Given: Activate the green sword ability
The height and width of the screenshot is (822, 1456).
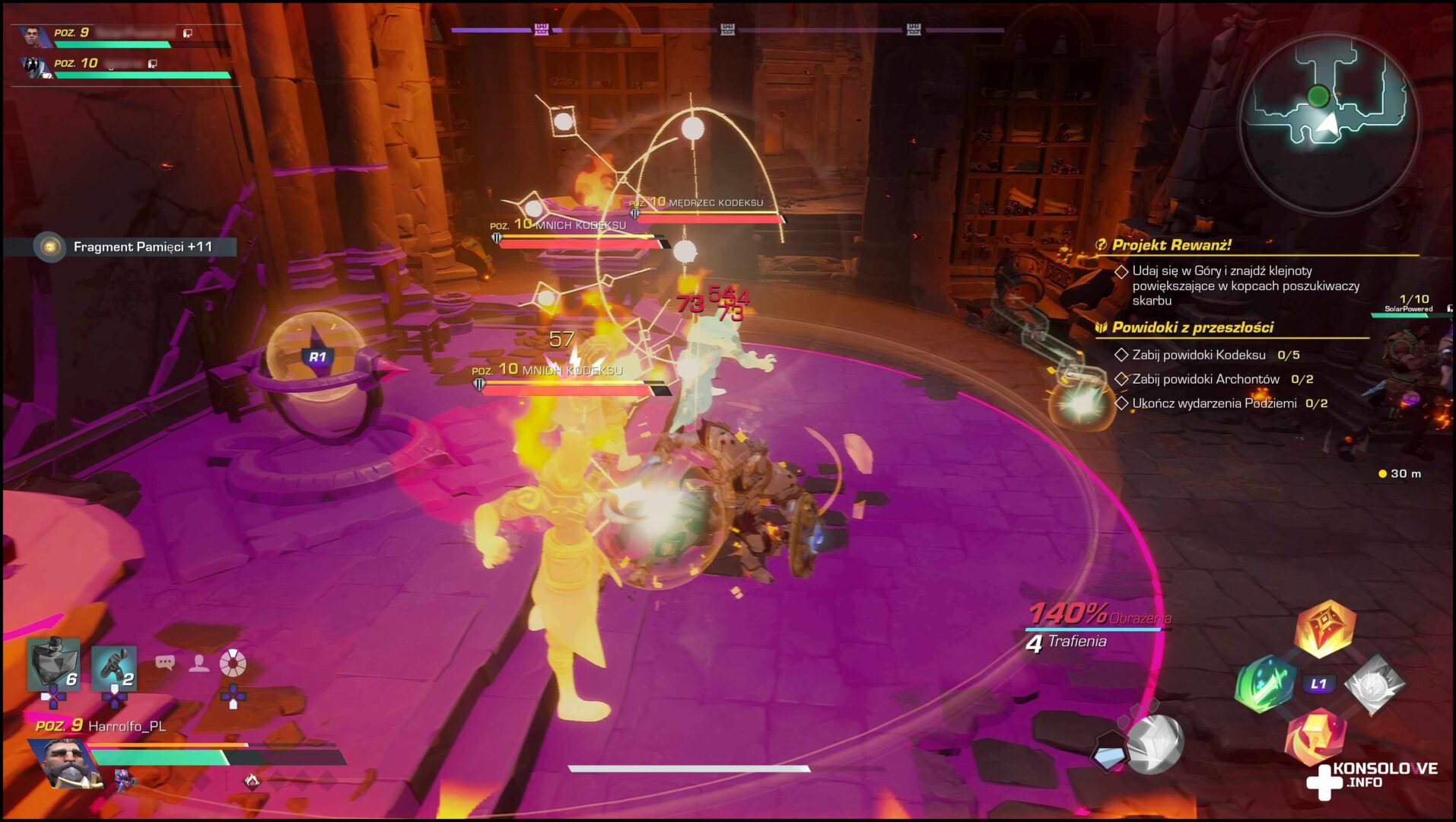Looking at the screenshot, I should point(1264,683).
